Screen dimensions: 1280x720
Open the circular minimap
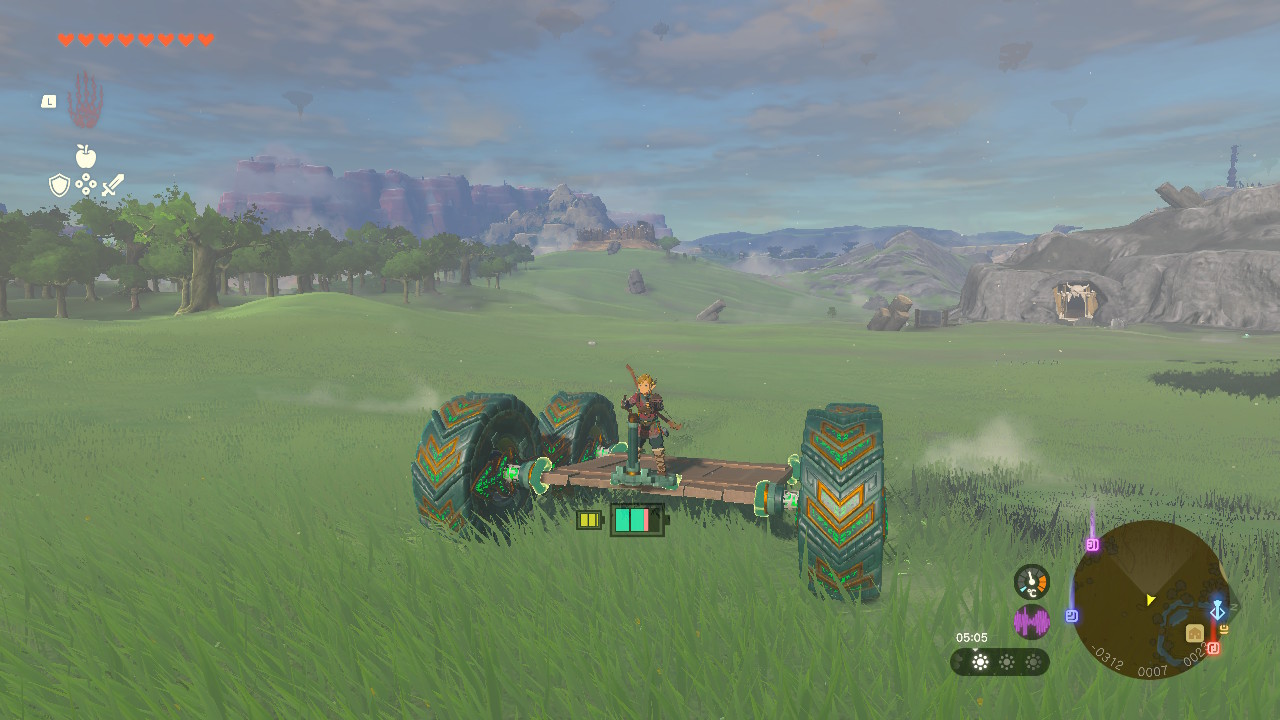coord(1150,599)
